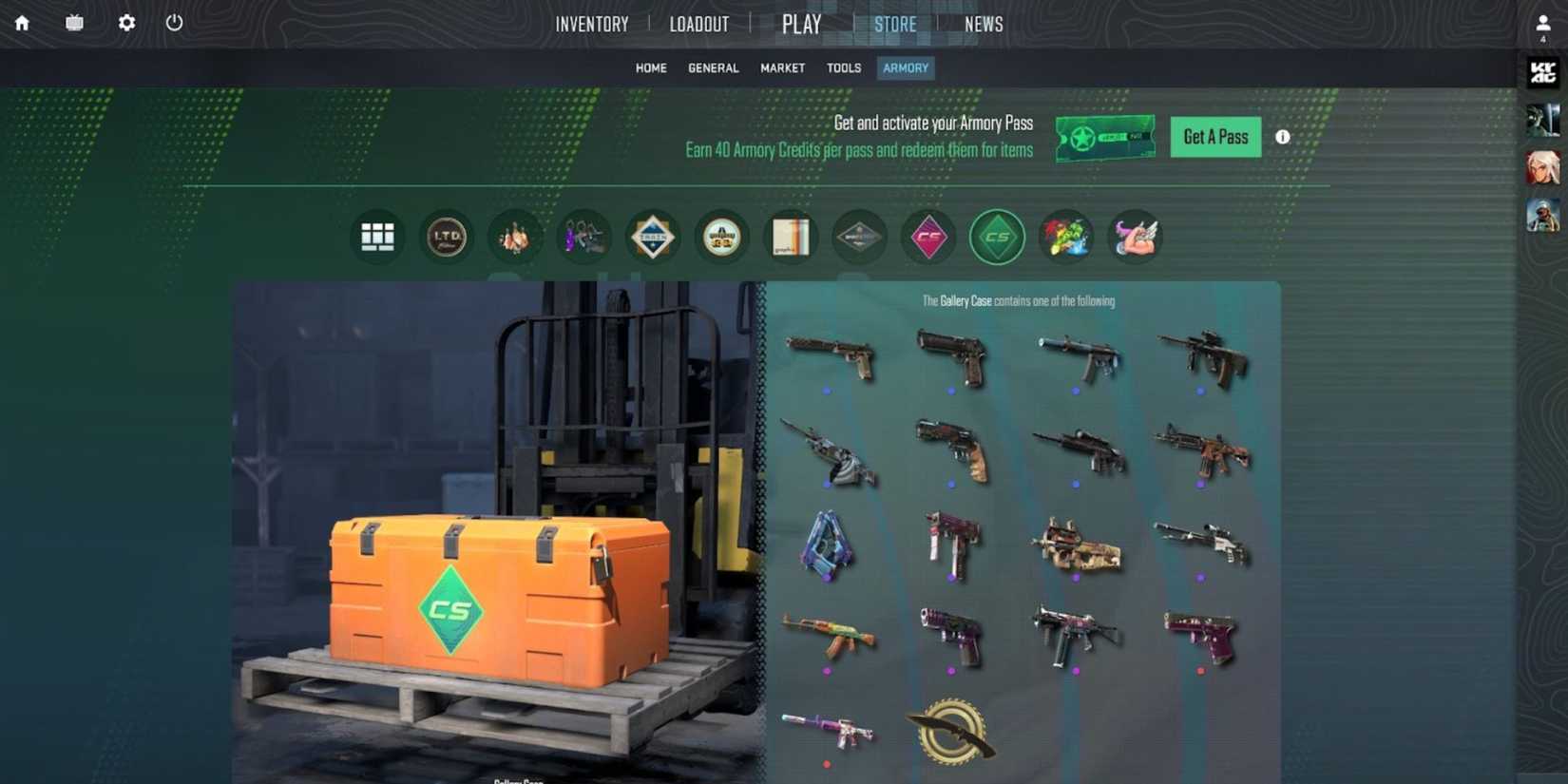
Task: Click the info icon beside Get A Pass
Action: point(1282,137)
